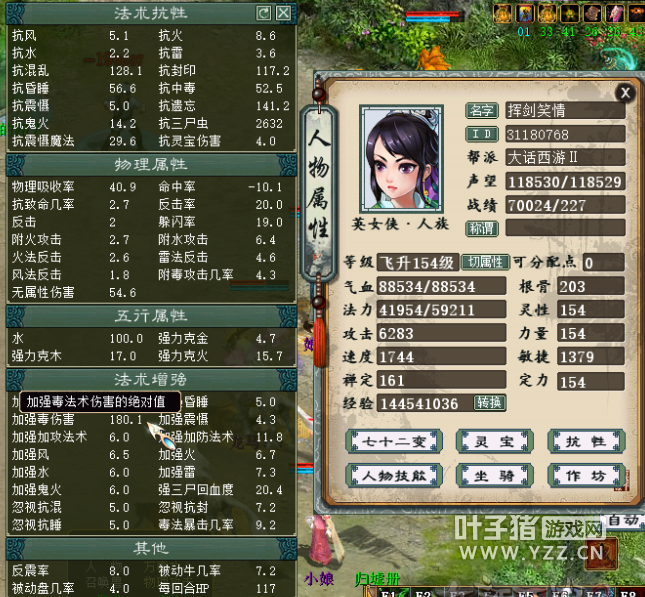645x597 pixels.
Task: Close the character attributes panel
Action: tap(625, 93)
